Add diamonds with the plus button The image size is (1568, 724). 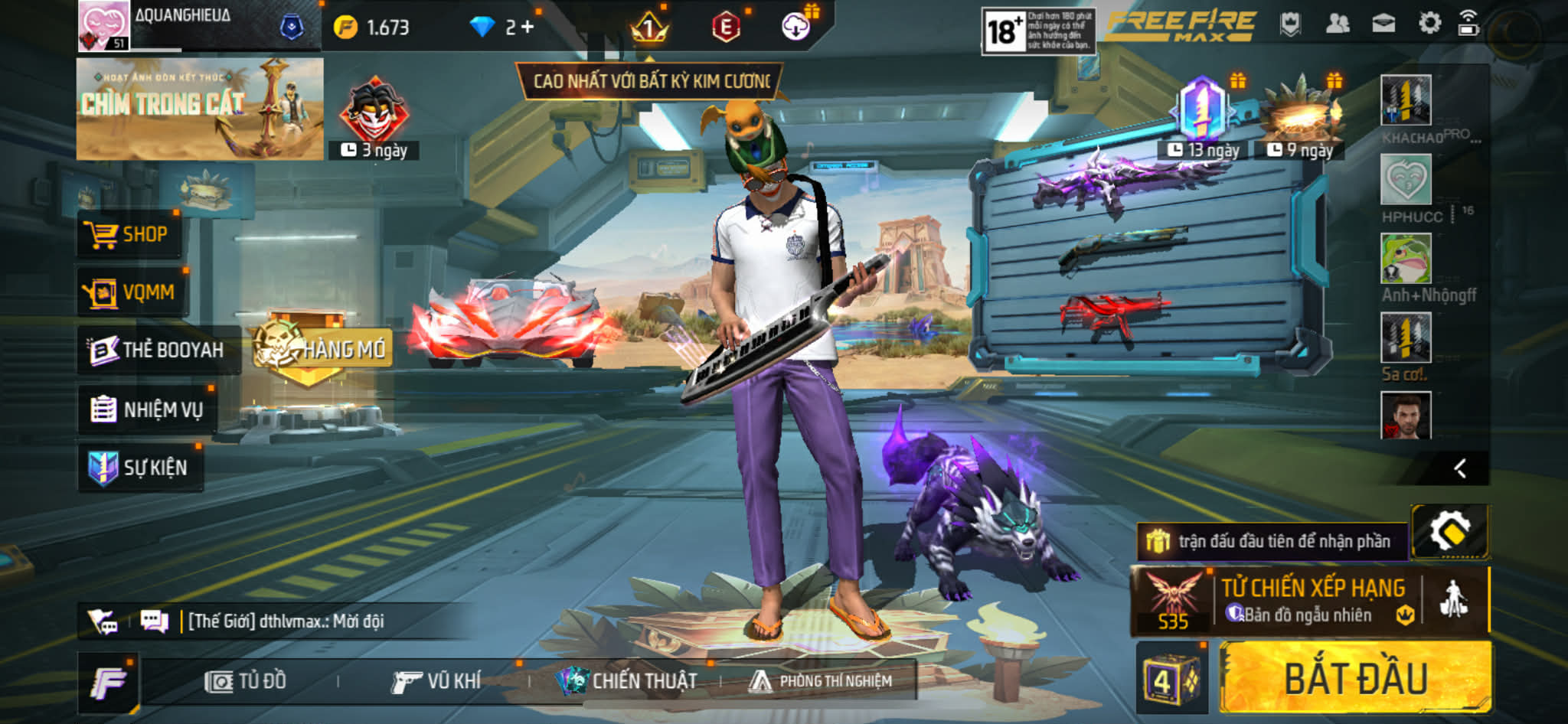point(527,28)
